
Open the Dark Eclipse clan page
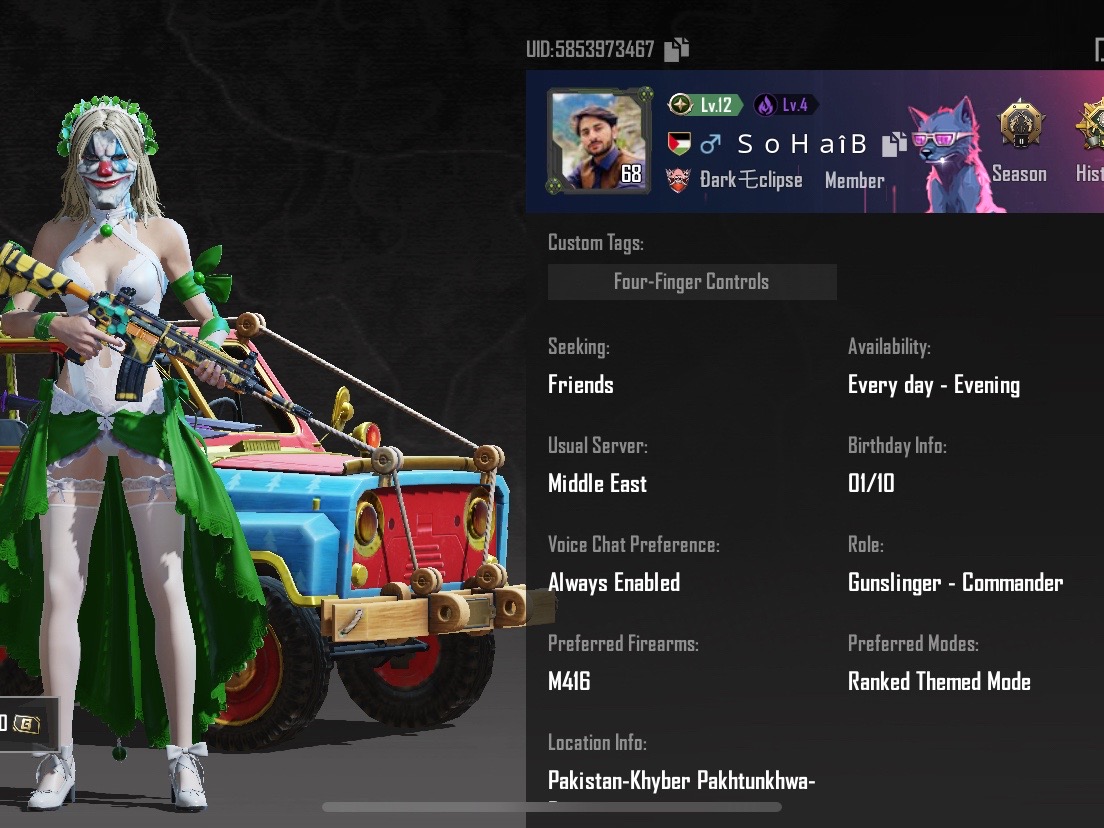[750, 180]
